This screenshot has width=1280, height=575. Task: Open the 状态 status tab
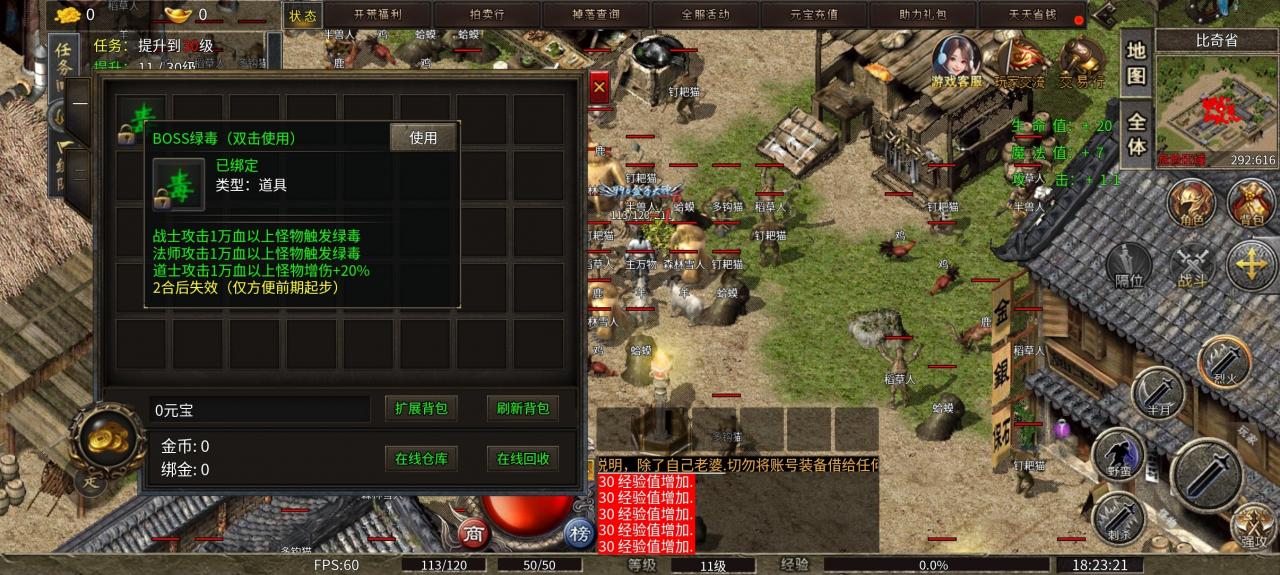(x=302, y=15)
